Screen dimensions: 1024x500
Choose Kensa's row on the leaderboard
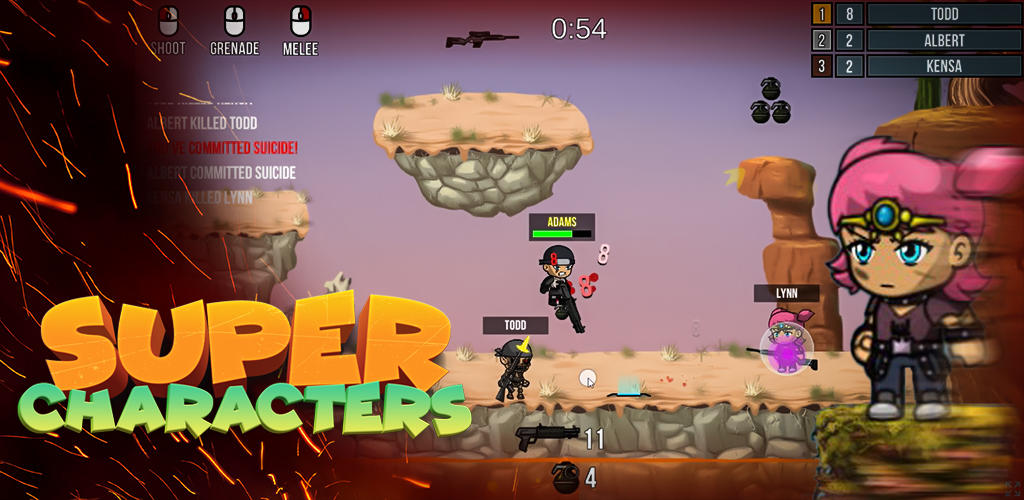click(x=943, y=66)
